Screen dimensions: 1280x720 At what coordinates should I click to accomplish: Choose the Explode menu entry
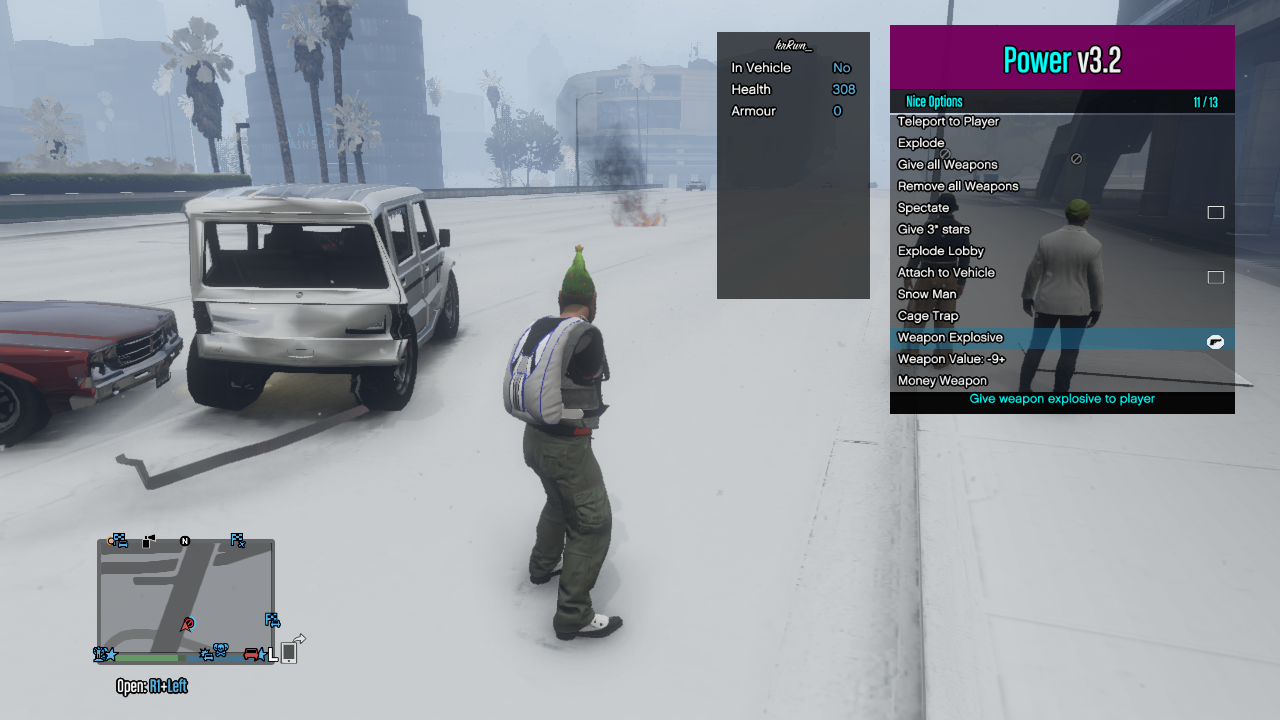point(921,143)
